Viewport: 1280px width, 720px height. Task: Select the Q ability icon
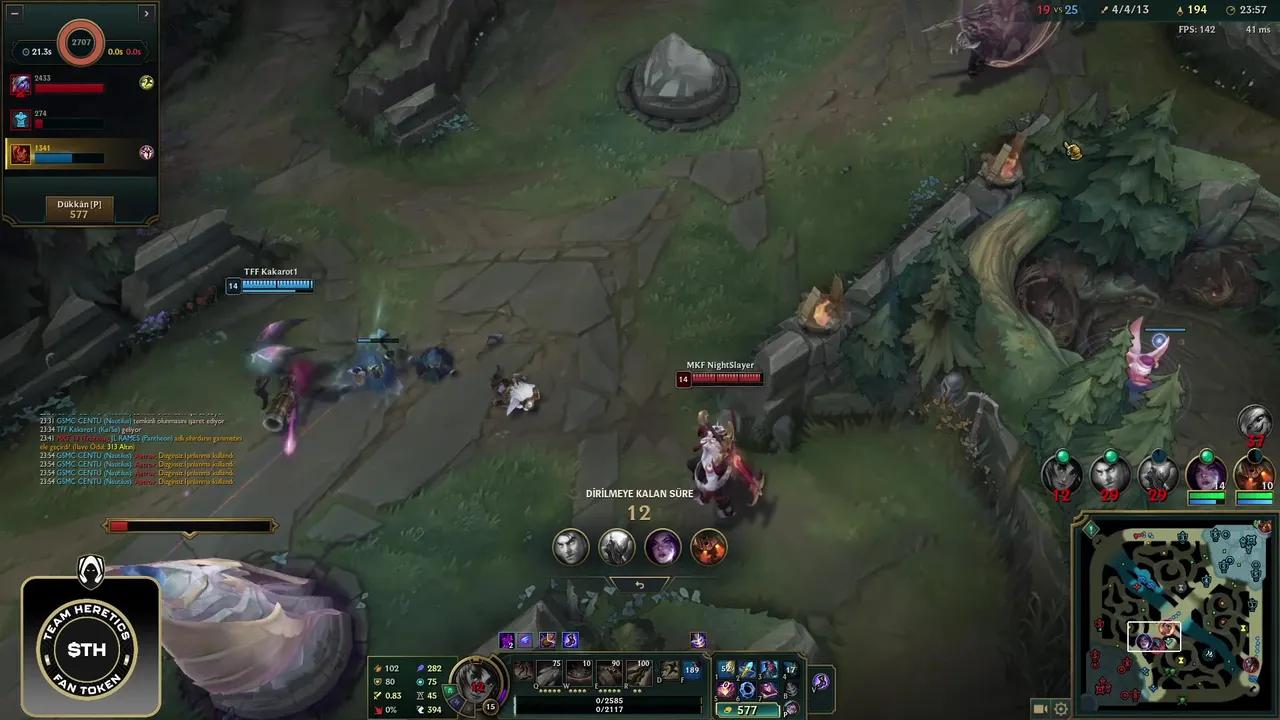(548, 672)
